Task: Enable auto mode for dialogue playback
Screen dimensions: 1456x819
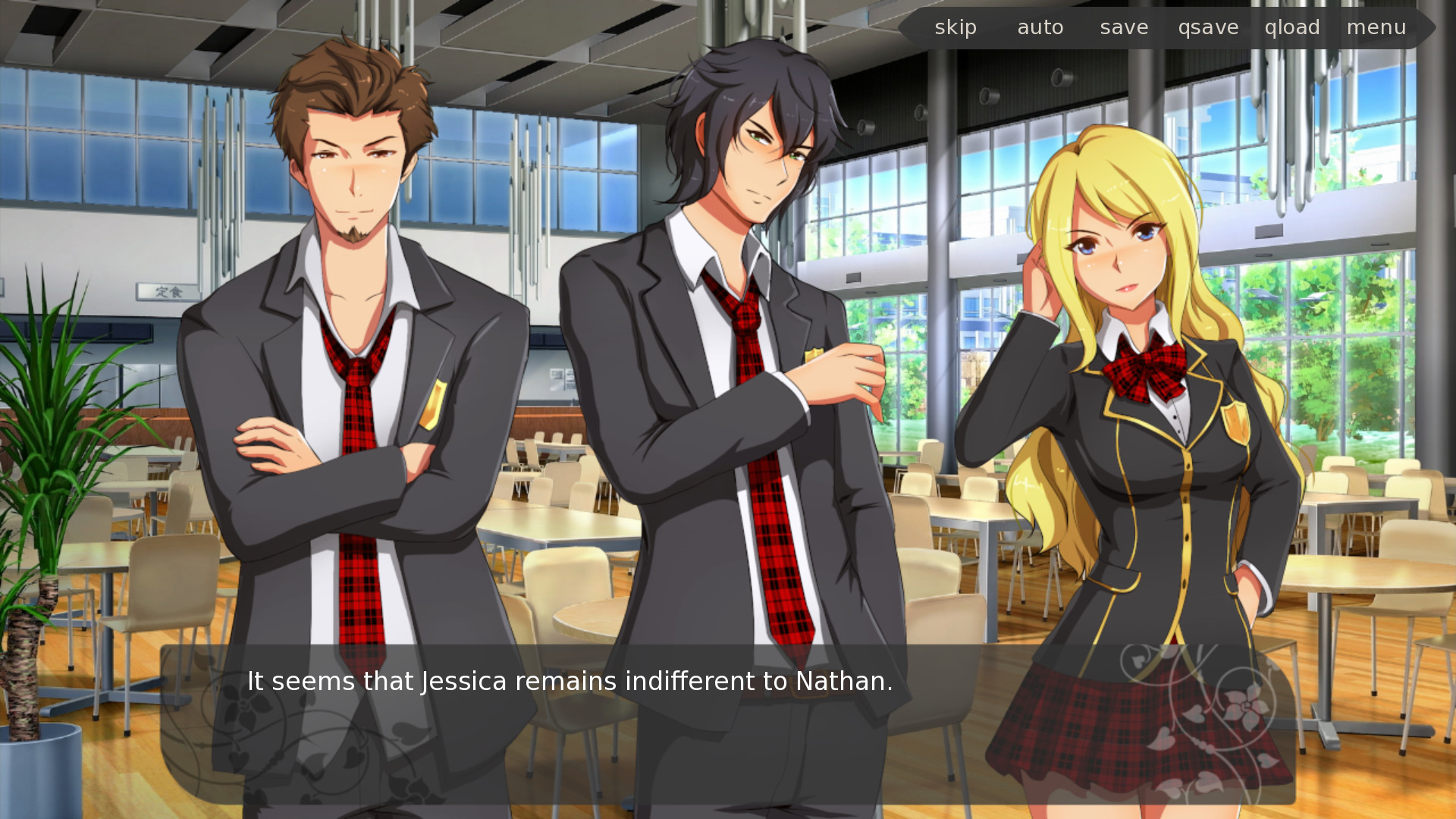Action: tap(1040, 27)
